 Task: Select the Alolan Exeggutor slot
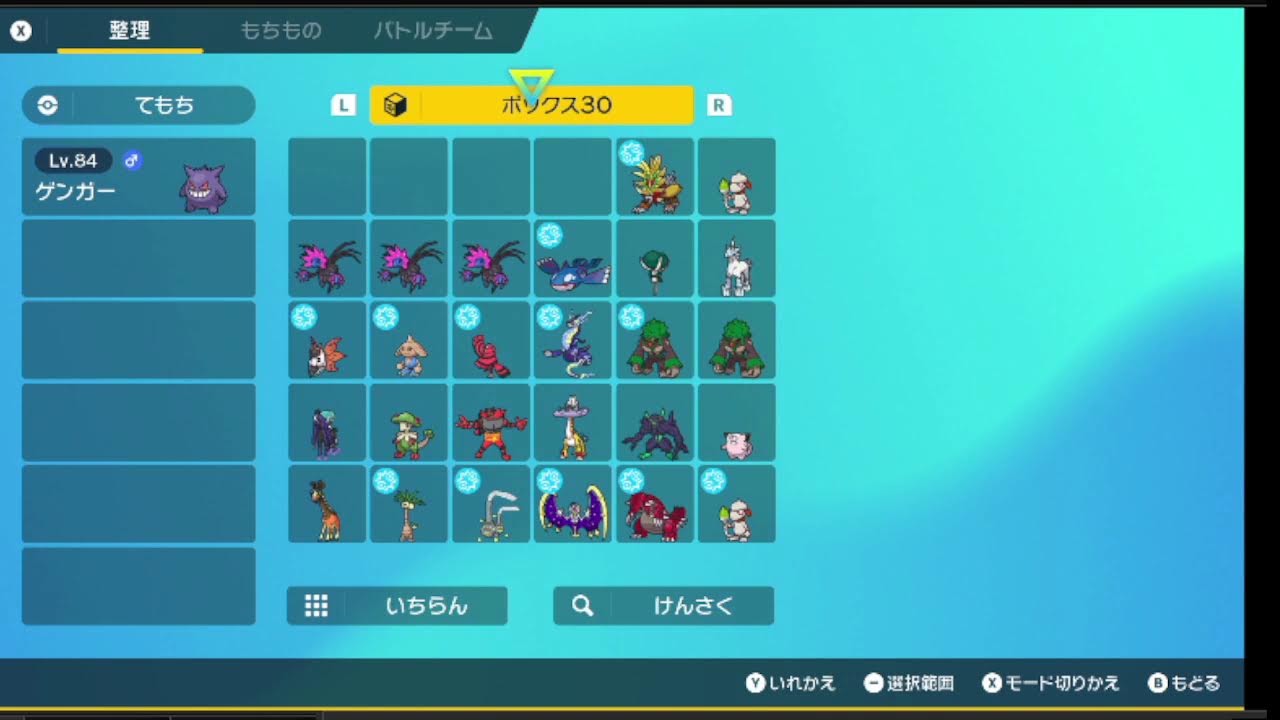click(409, 505)
